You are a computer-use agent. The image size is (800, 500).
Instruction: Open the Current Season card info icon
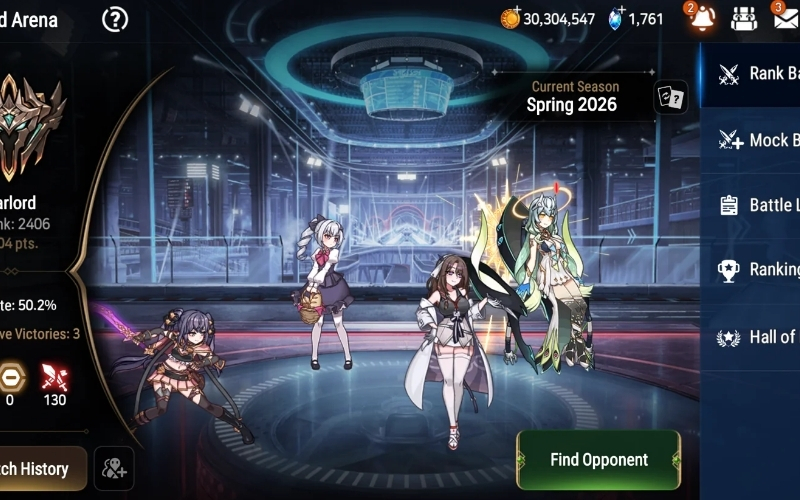[670, 97]
